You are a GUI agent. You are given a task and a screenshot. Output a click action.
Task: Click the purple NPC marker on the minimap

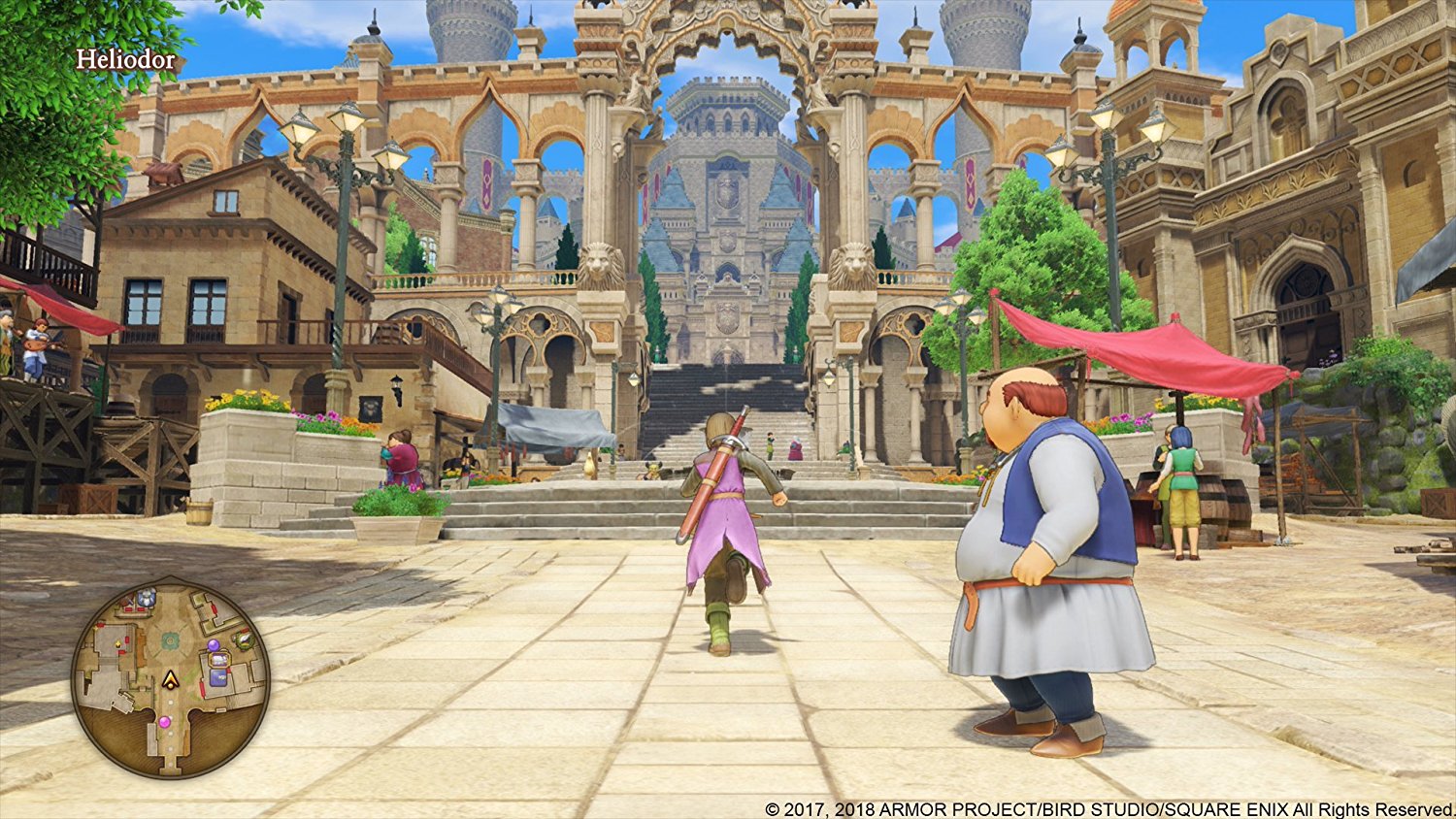tap(215, 645)
